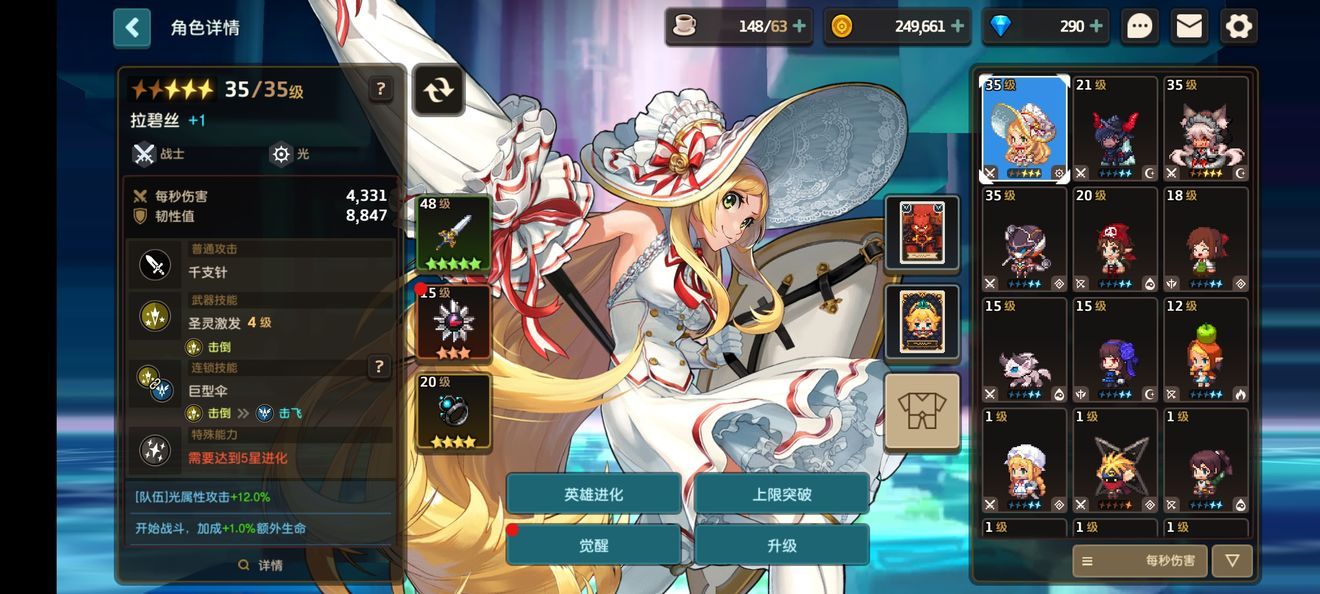Open the chat speech bubble
The height and width of the screenshot is (594, 1320).
[x=1139, y=27]
